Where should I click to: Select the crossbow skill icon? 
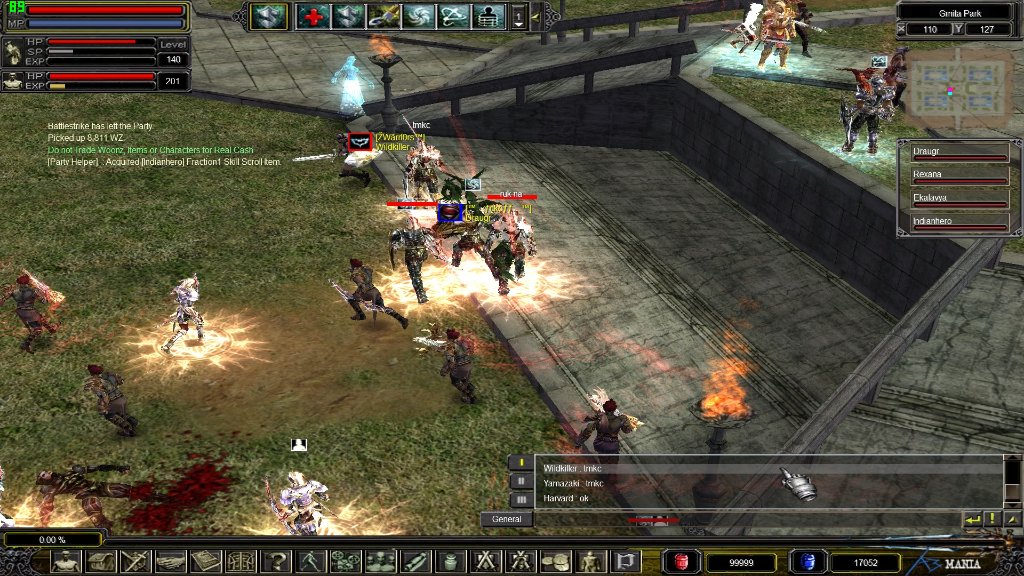coord(452,16)
